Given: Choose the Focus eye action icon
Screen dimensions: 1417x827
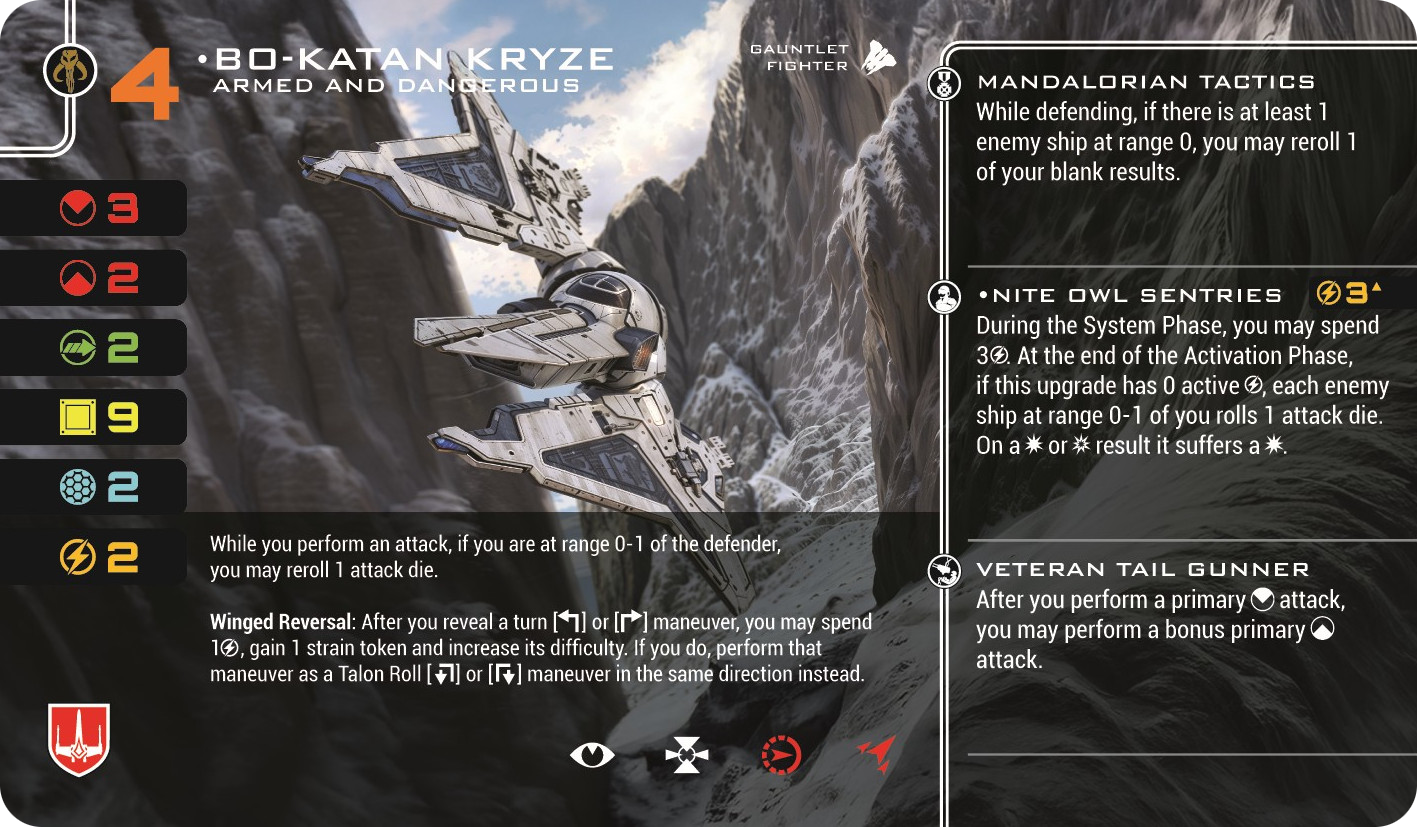Looking at the screenshot, I should pyautogui.click(x=592, y=755).
